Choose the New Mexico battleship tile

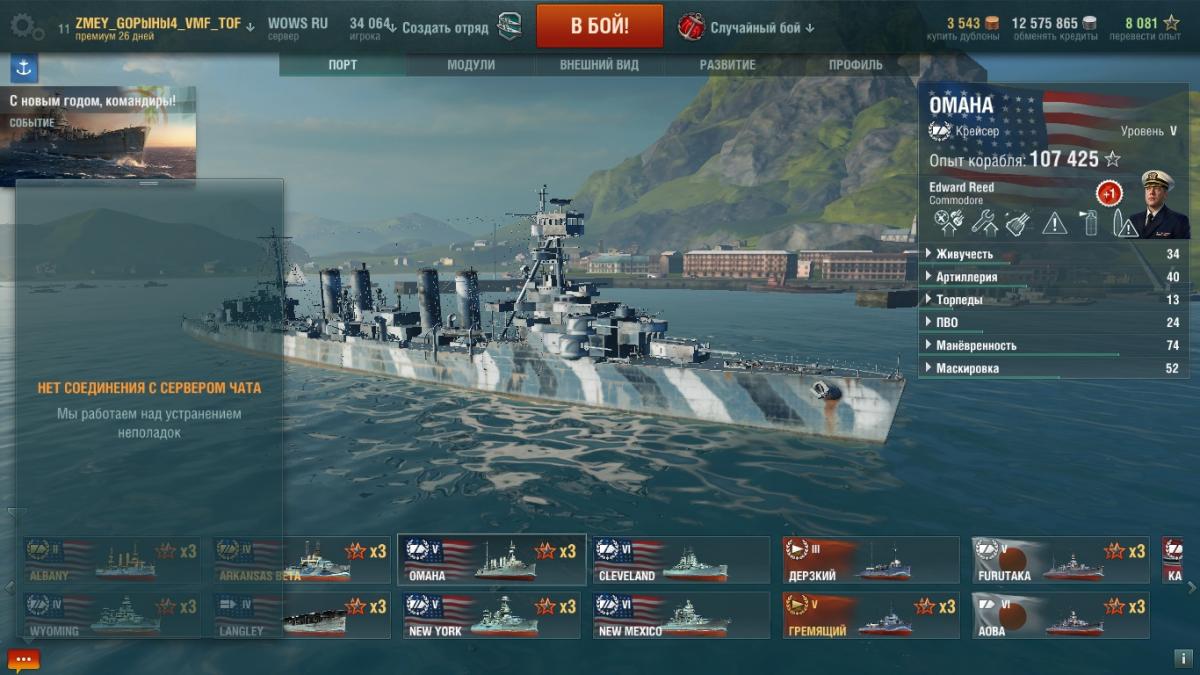coord(680,615)
